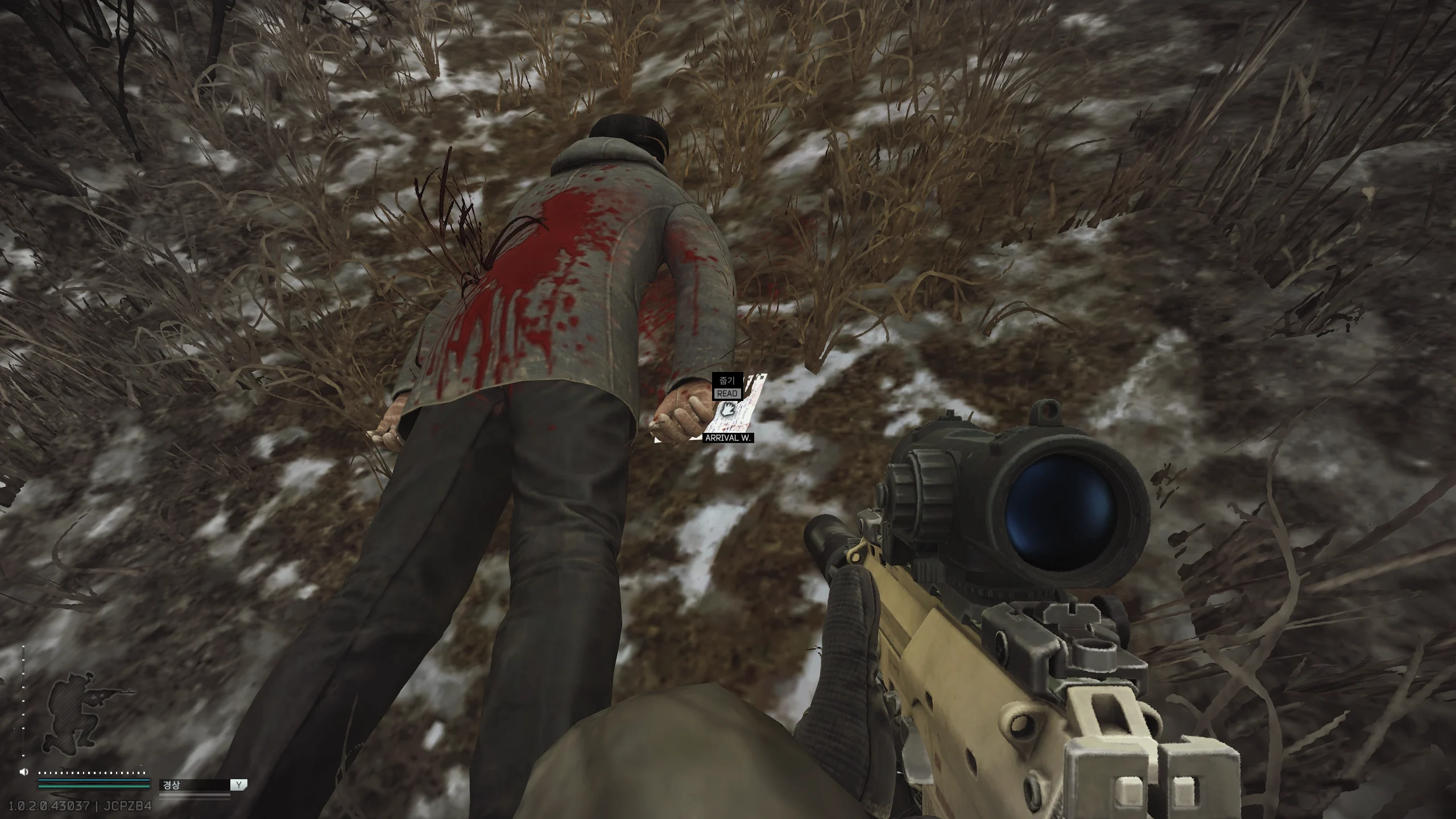
Task: Choose the 줍기 pick-up option
Action: [x=727, y=380]
